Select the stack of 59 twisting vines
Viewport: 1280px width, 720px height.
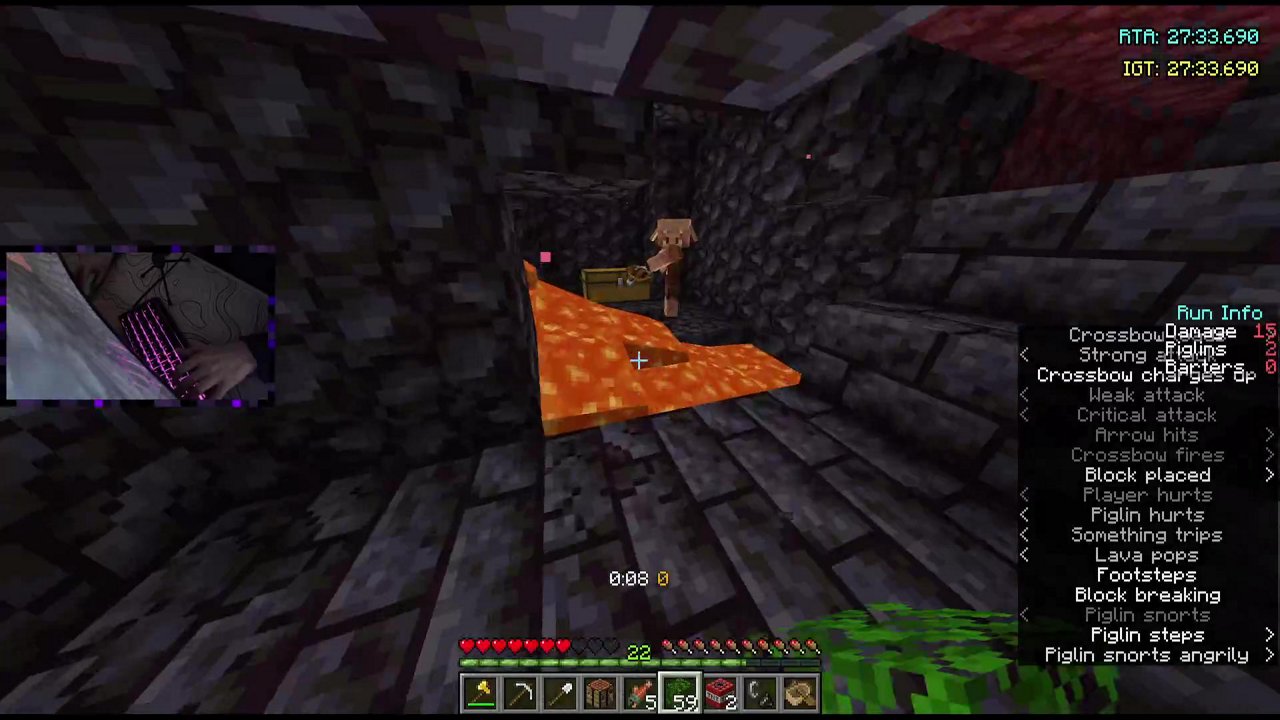pos(680,690)
